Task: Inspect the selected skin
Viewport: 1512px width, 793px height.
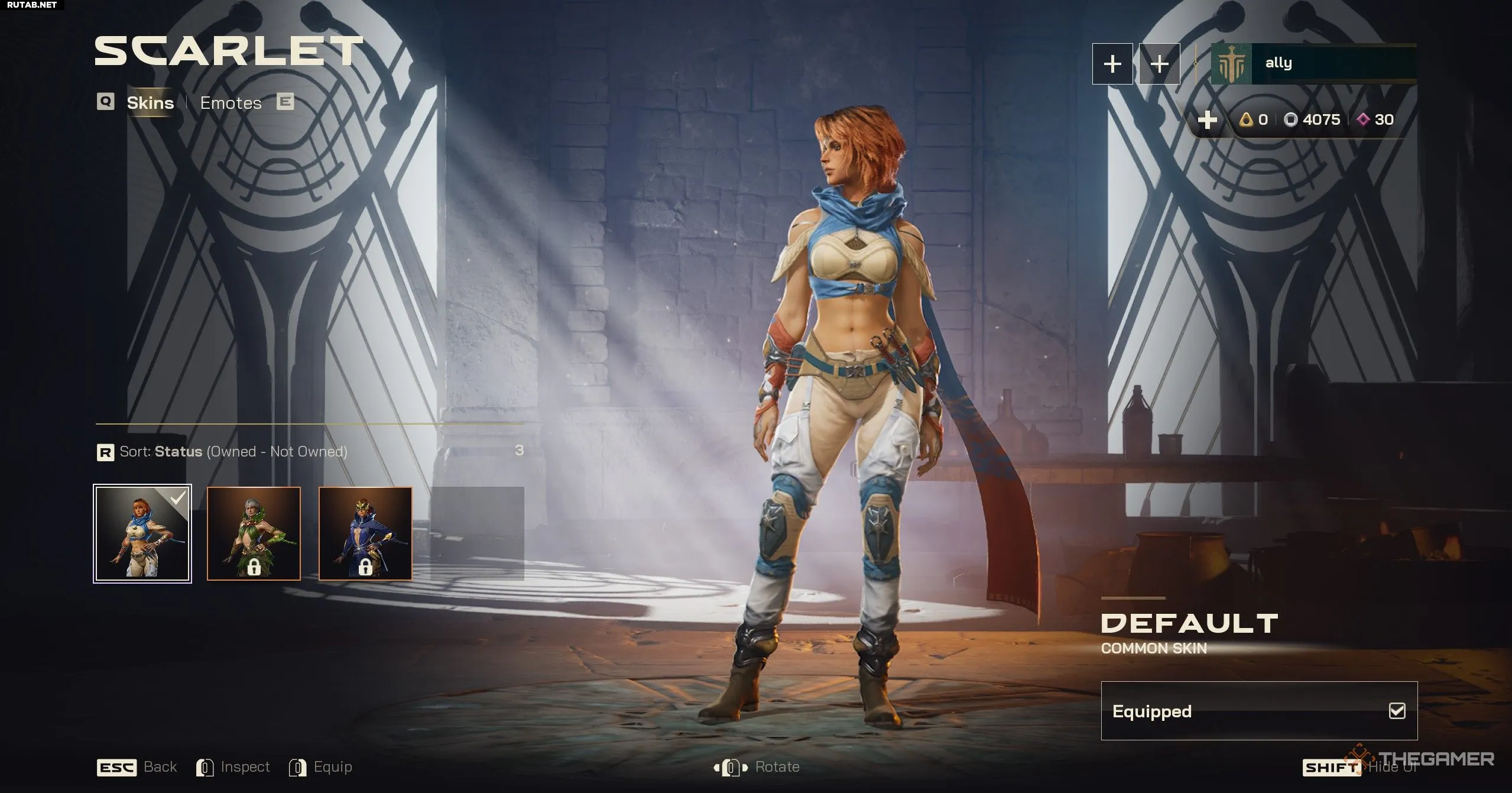Action: tap(233, 767)
